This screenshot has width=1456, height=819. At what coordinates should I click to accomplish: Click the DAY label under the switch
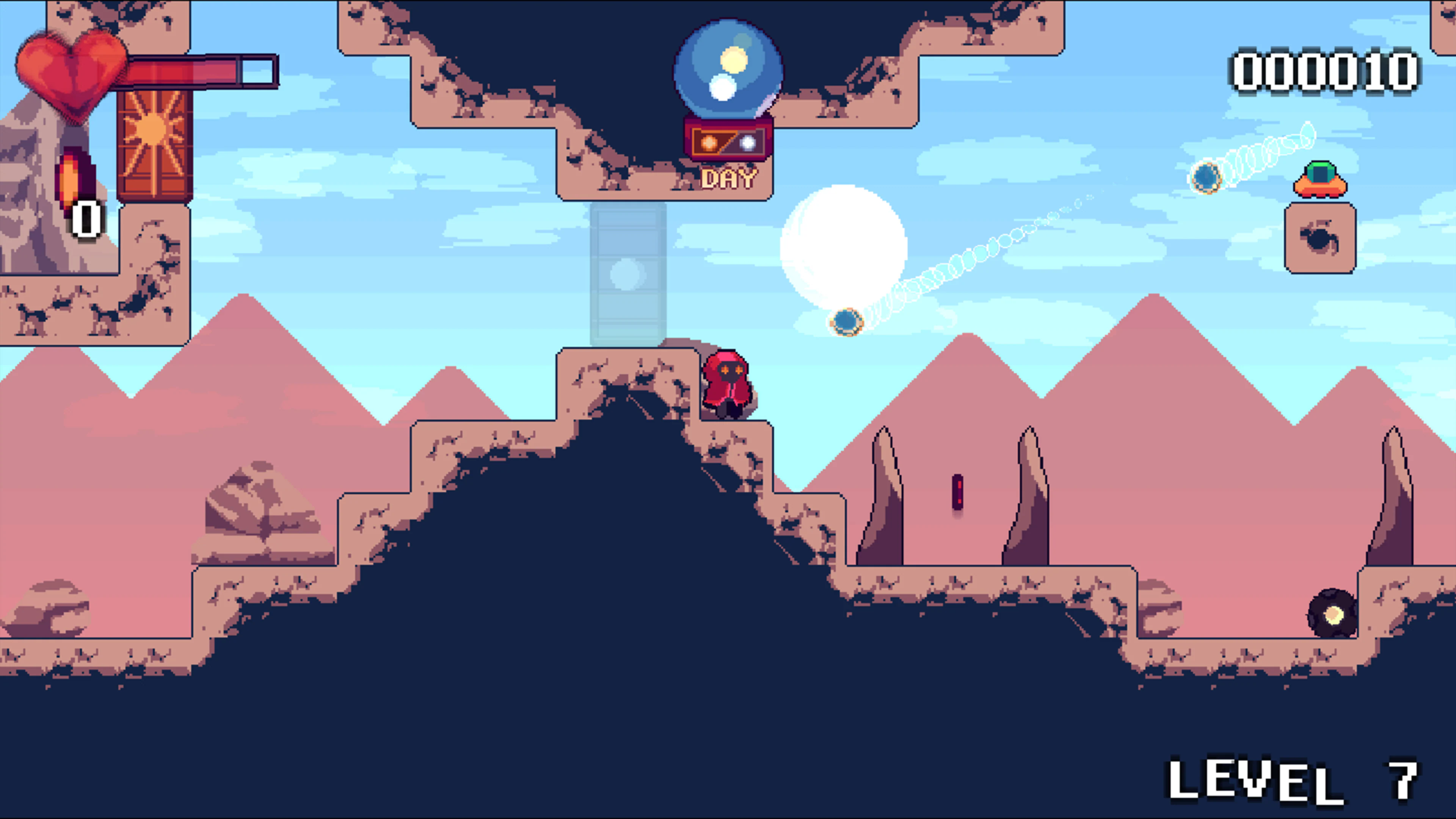coord(728,178)
